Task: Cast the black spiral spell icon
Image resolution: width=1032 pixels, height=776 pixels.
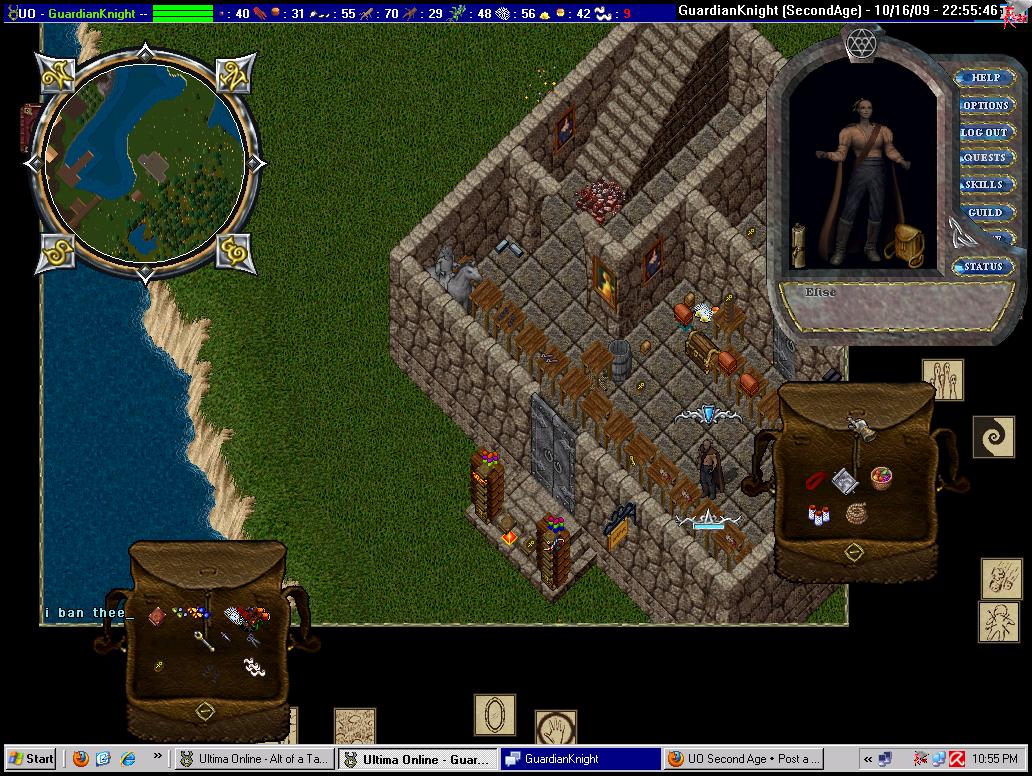Action: coord(993,438)
